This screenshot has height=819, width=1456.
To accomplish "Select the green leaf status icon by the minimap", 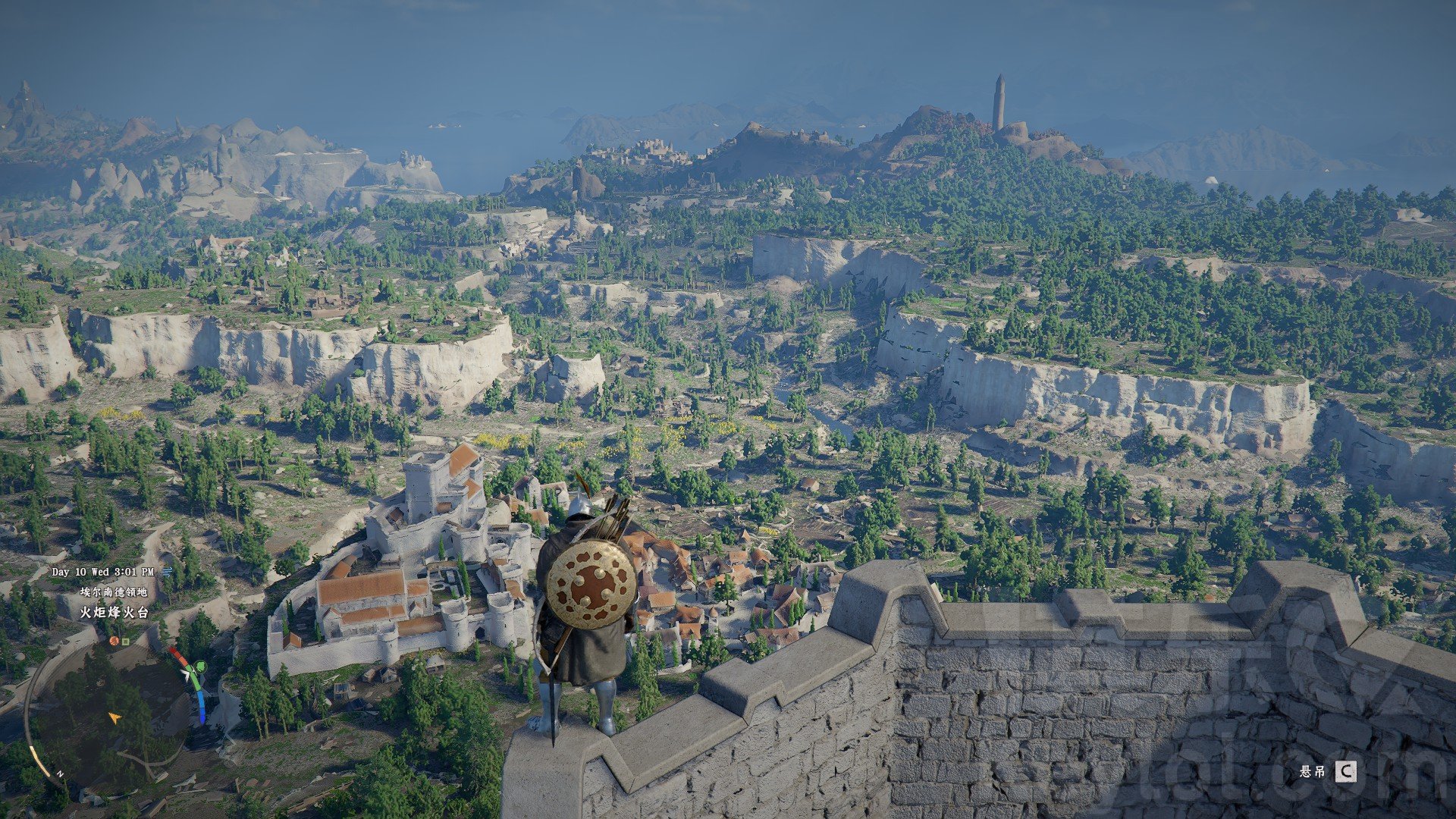I will [200, 667].
